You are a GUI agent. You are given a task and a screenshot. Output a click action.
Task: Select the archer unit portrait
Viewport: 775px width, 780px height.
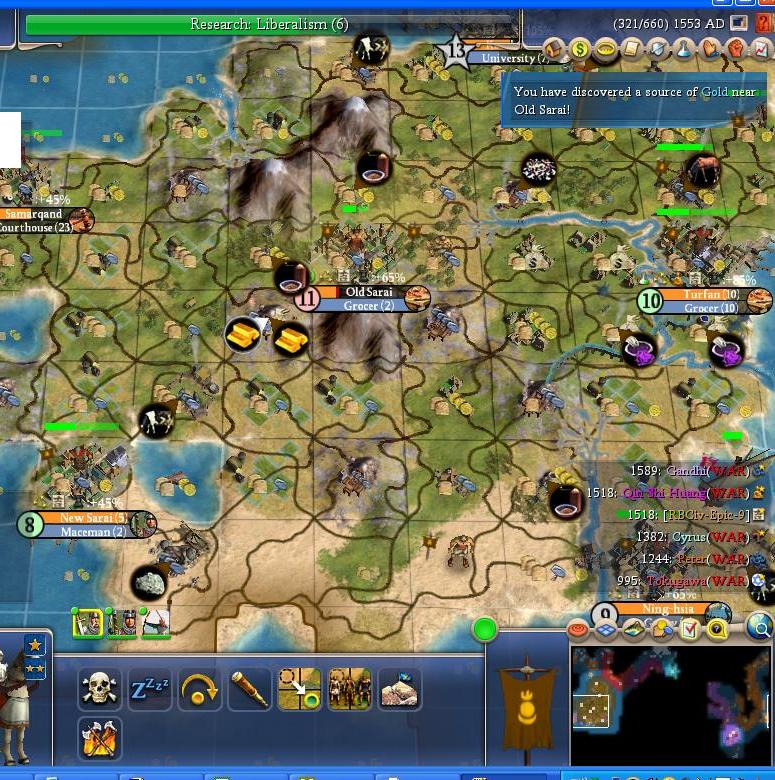(x=155, y=623)
